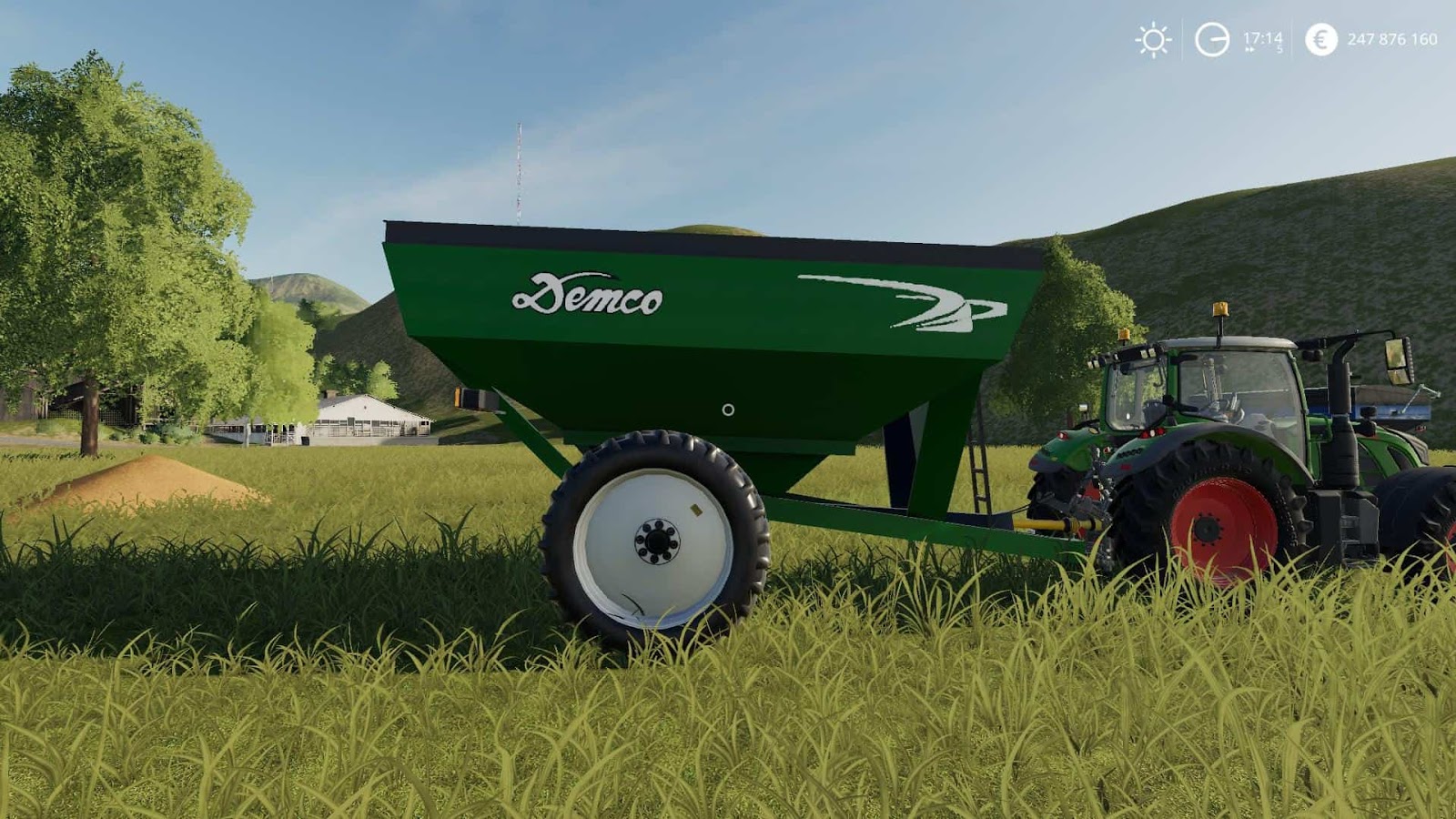Click the tractor's red rear wheel hub

click(x=1210, y=531)
